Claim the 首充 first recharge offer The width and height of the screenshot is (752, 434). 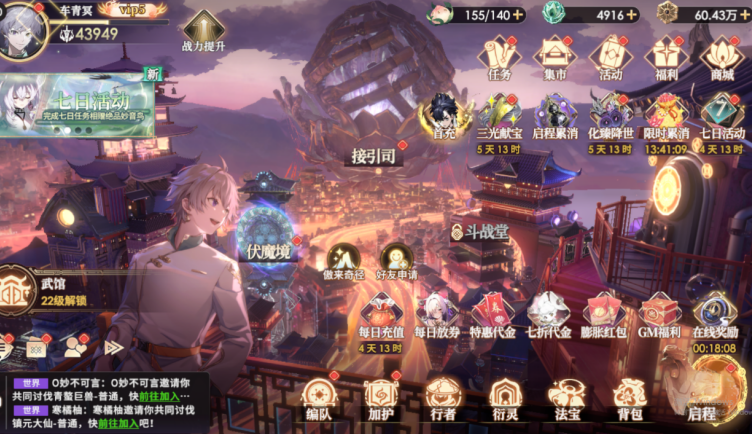444,117
